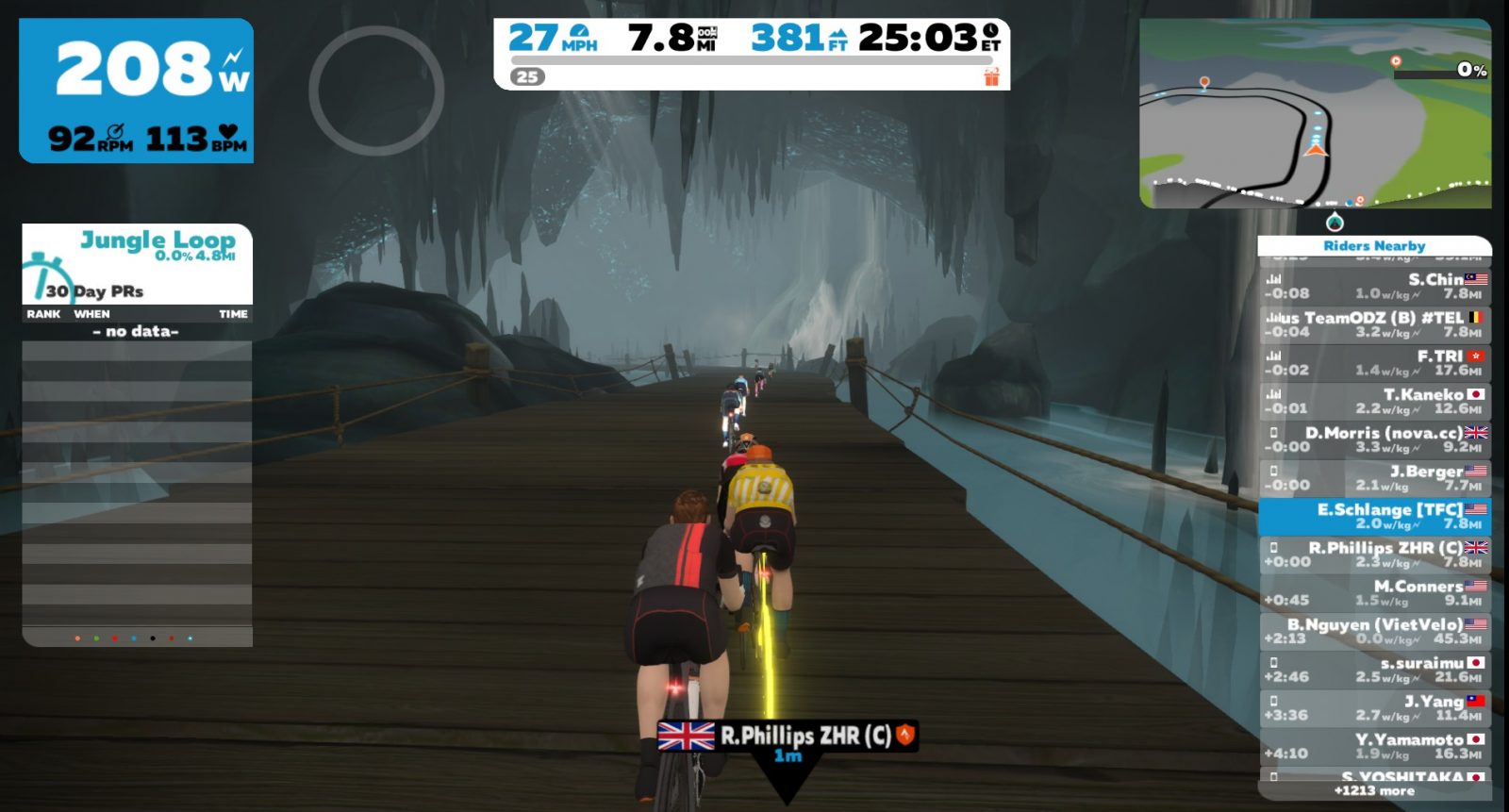Select M.Conners in Riders Nearby

[1374, 593]
